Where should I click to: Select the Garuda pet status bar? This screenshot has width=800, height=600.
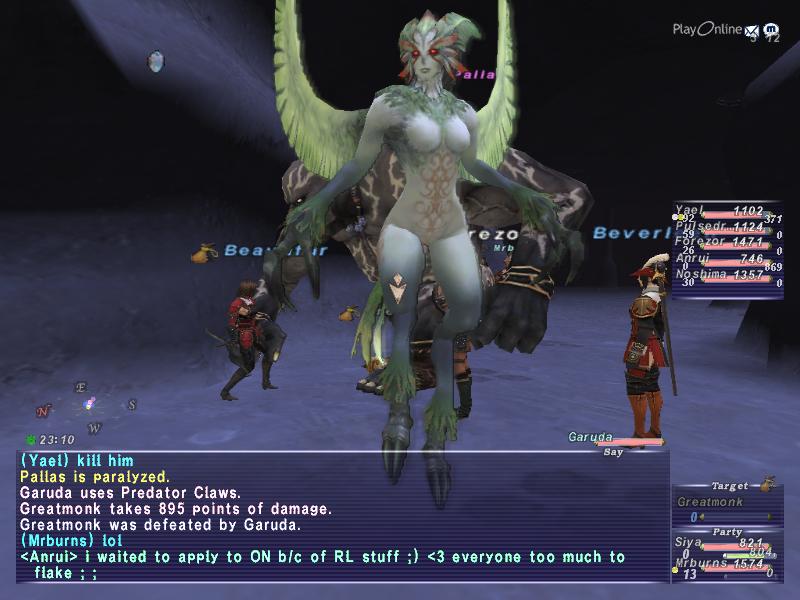612,438
